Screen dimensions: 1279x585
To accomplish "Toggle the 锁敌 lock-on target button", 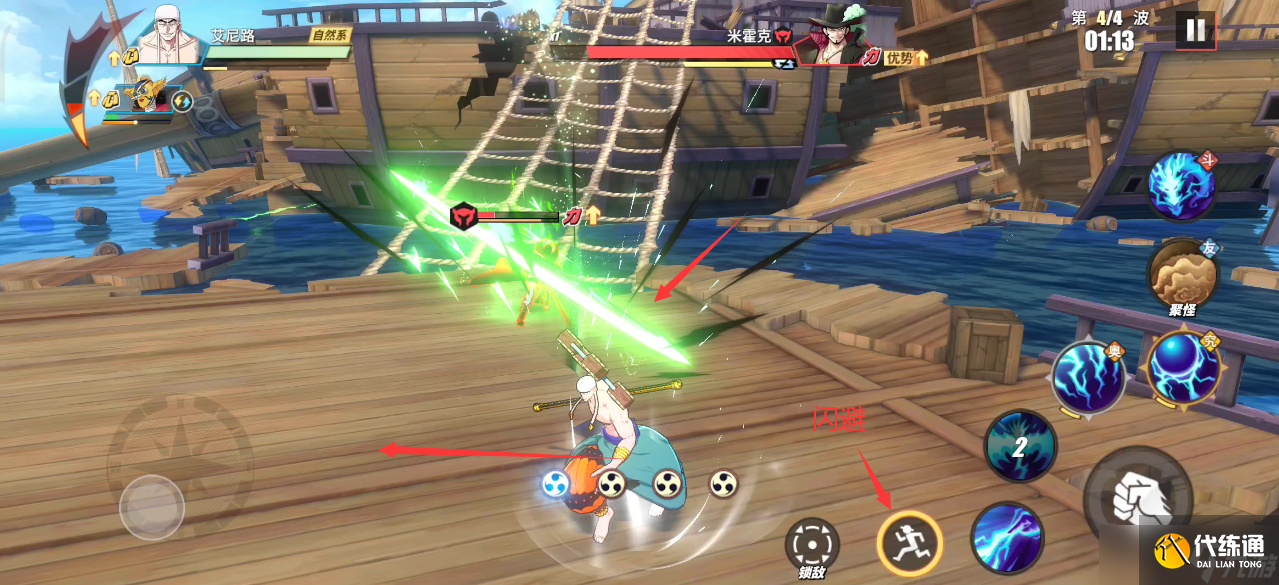I will 811,545.
